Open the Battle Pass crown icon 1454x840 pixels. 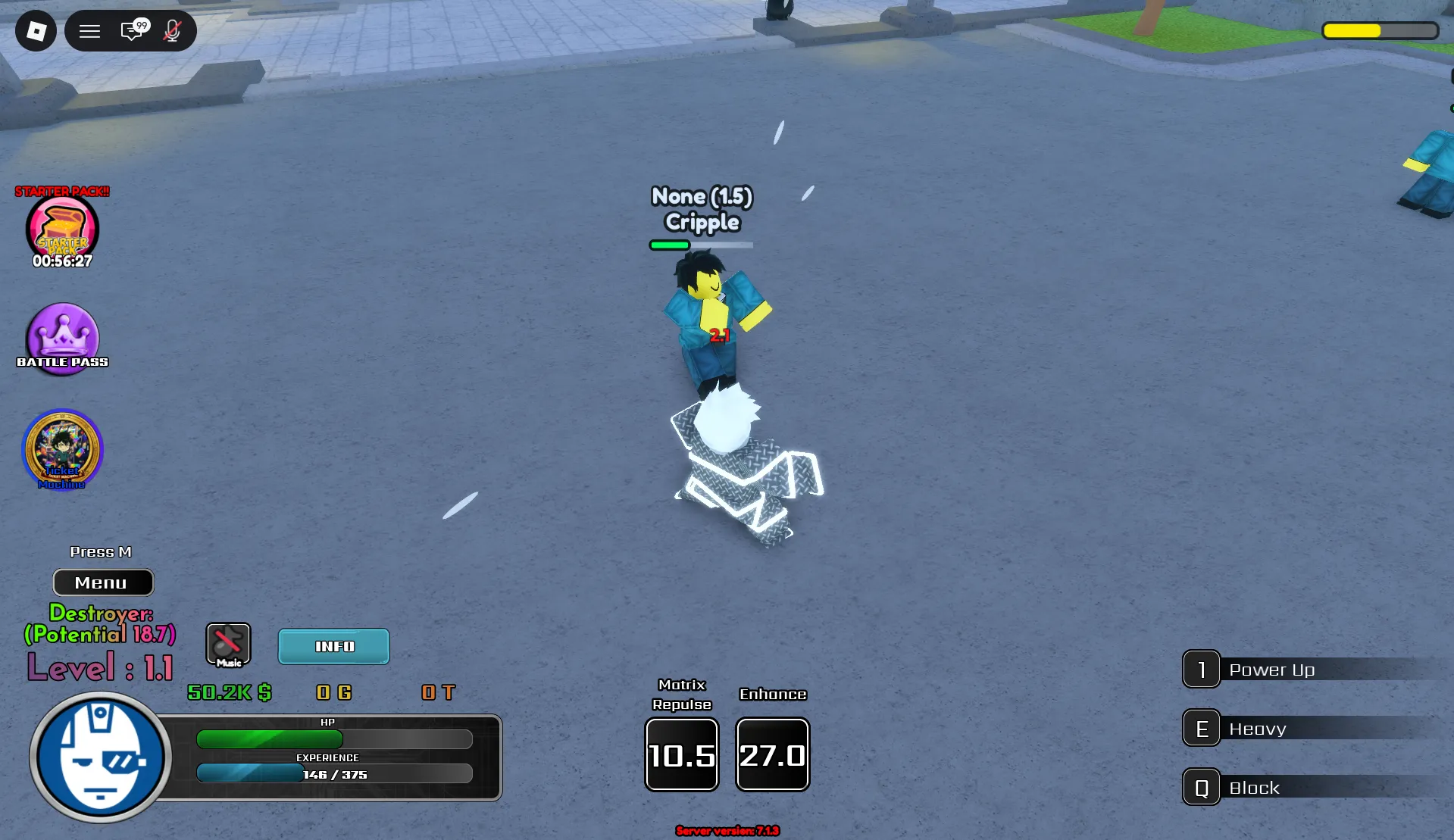click(x=62, y=337)
